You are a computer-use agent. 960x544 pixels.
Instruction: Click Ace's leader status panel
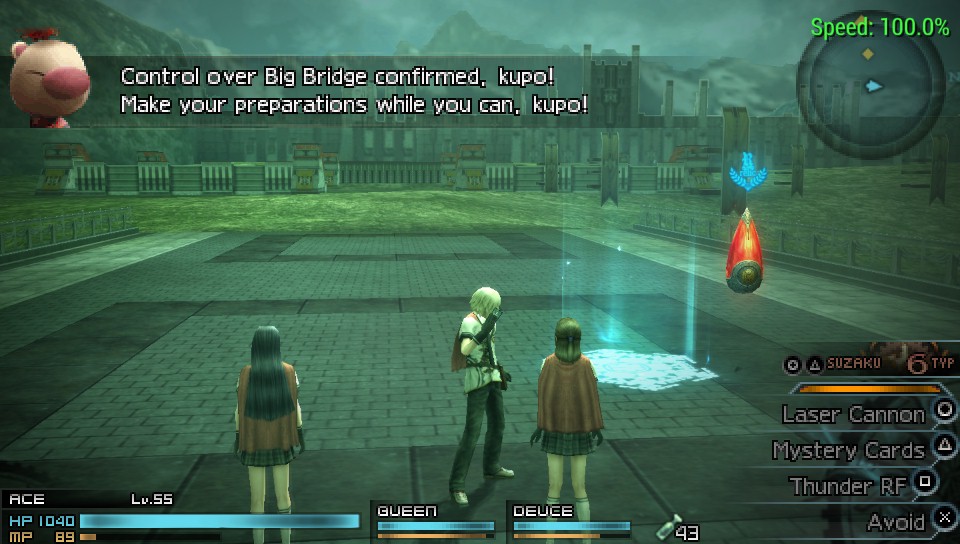180,518
